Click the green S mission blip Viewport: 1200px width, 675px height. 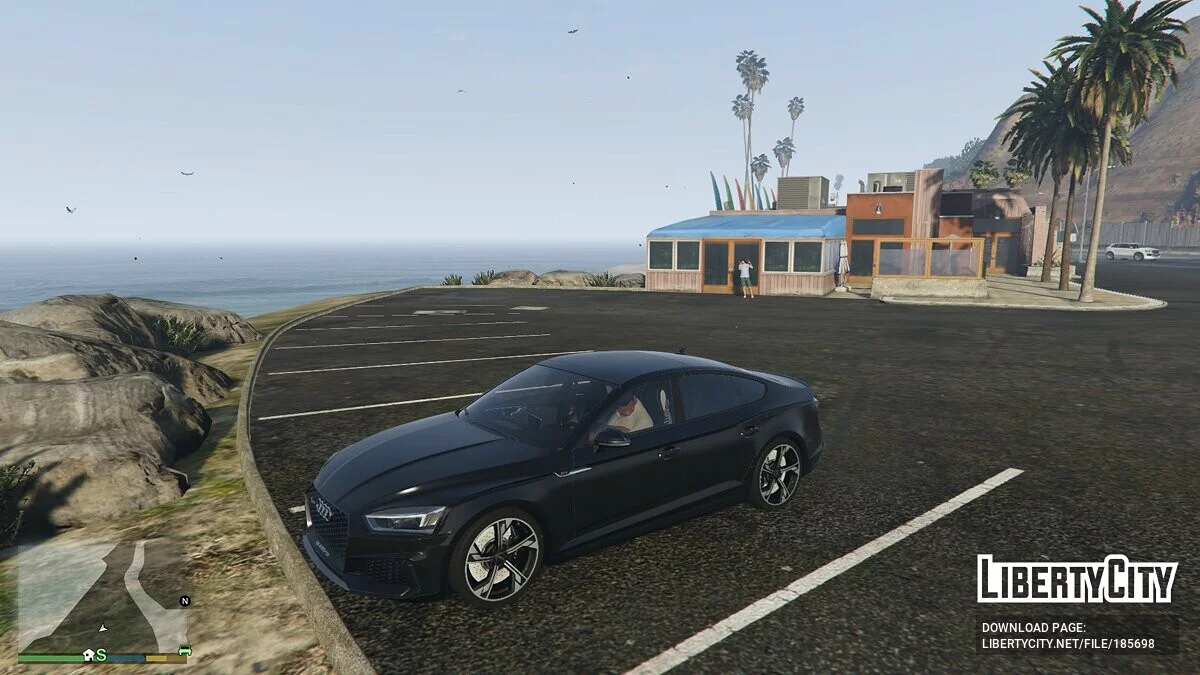coord(101,655)
